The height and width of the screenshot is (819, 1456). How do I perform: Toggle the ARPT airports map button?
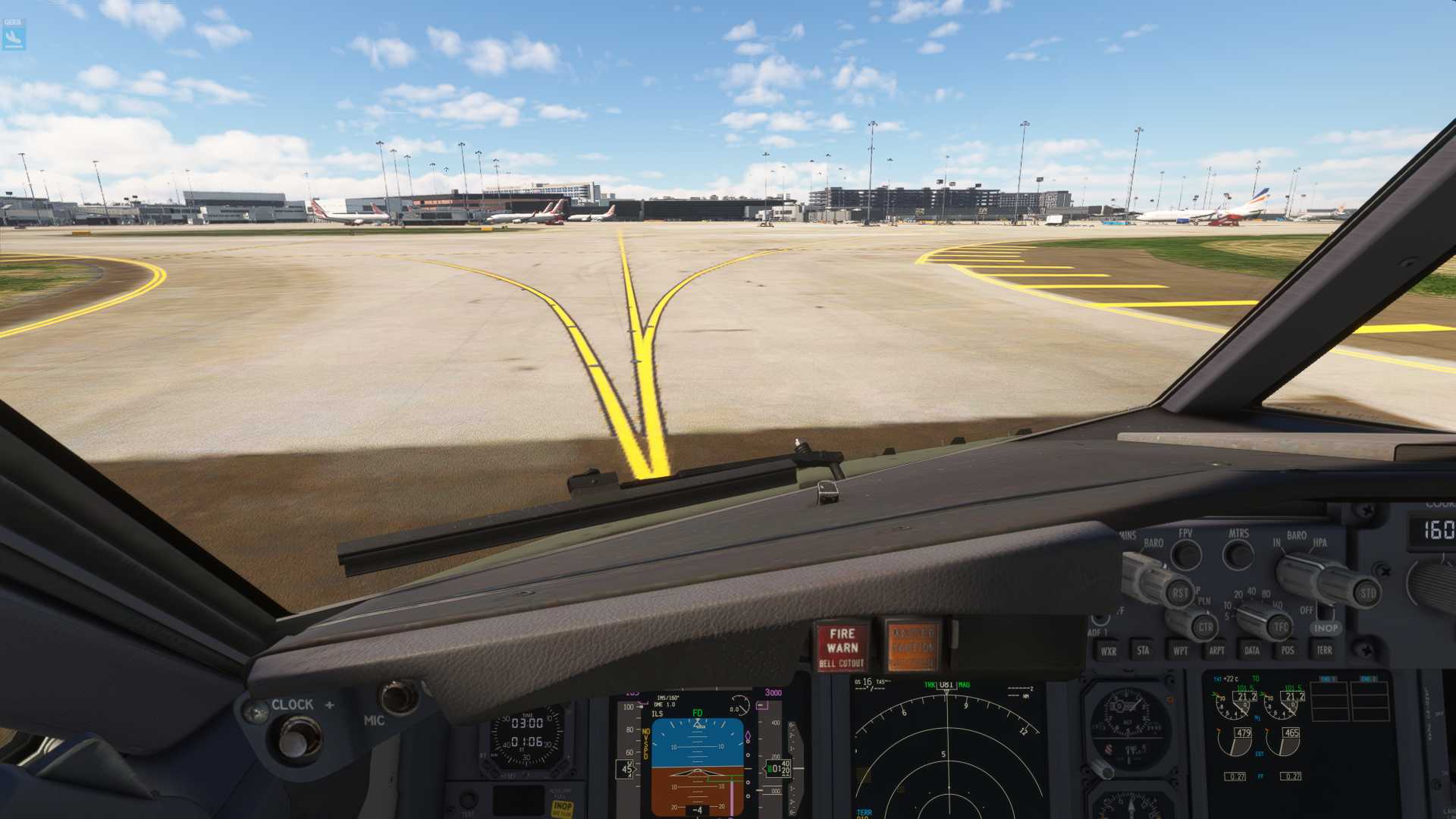pyautogui.click(x=1216, y=650)
